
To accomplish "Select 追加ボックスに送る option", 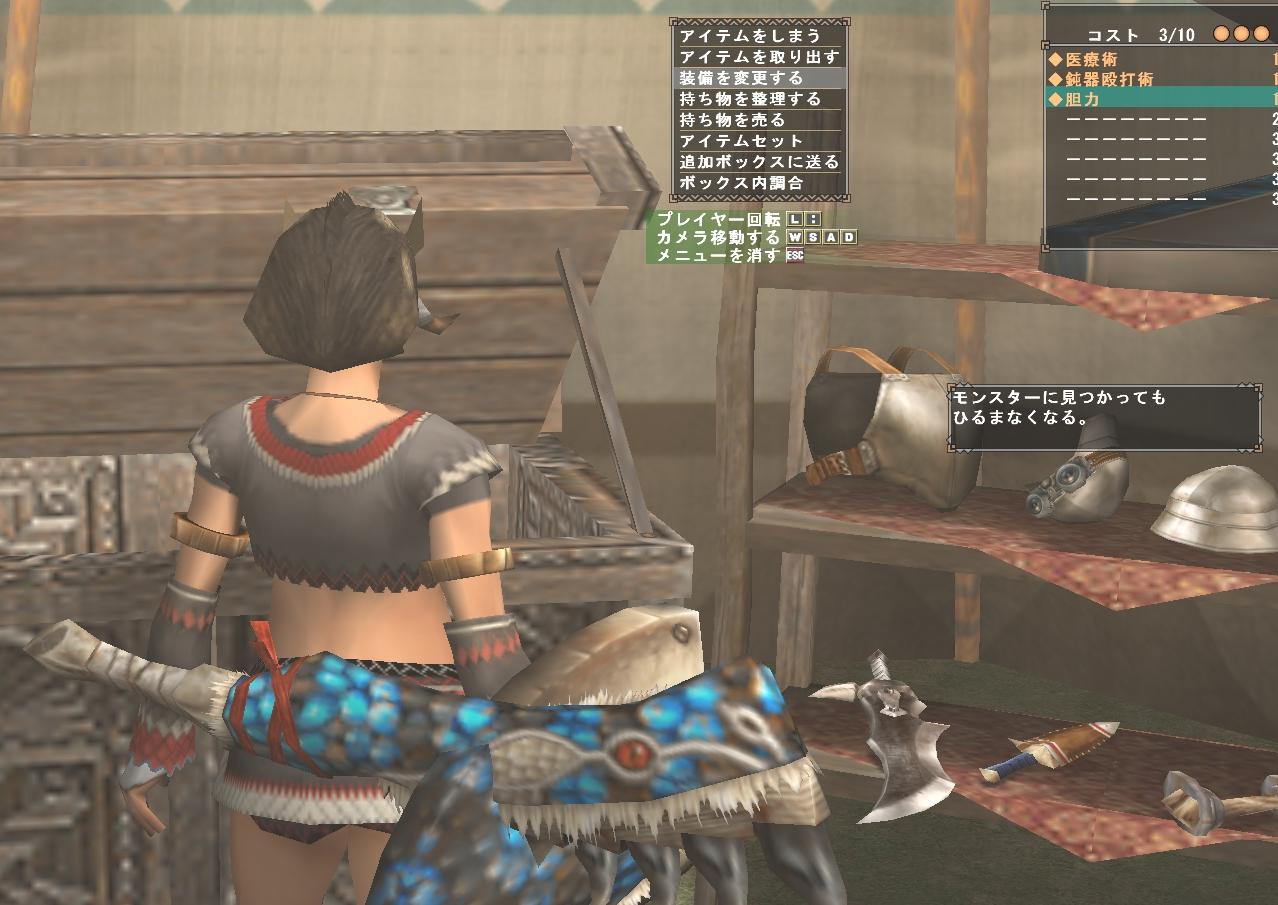I will tap(758, 162).
